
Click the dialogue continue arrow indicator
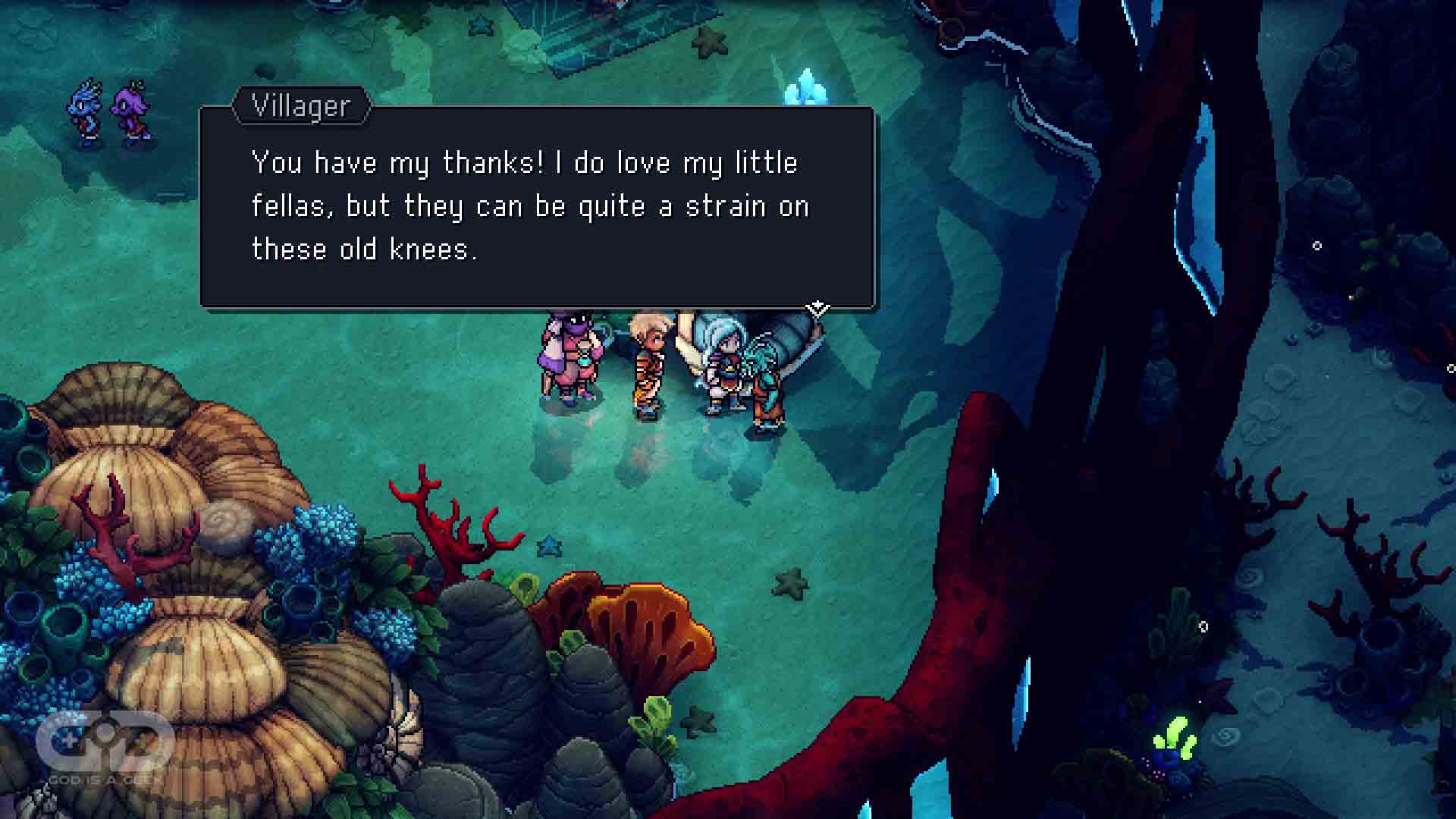click(x=817, y=308)
